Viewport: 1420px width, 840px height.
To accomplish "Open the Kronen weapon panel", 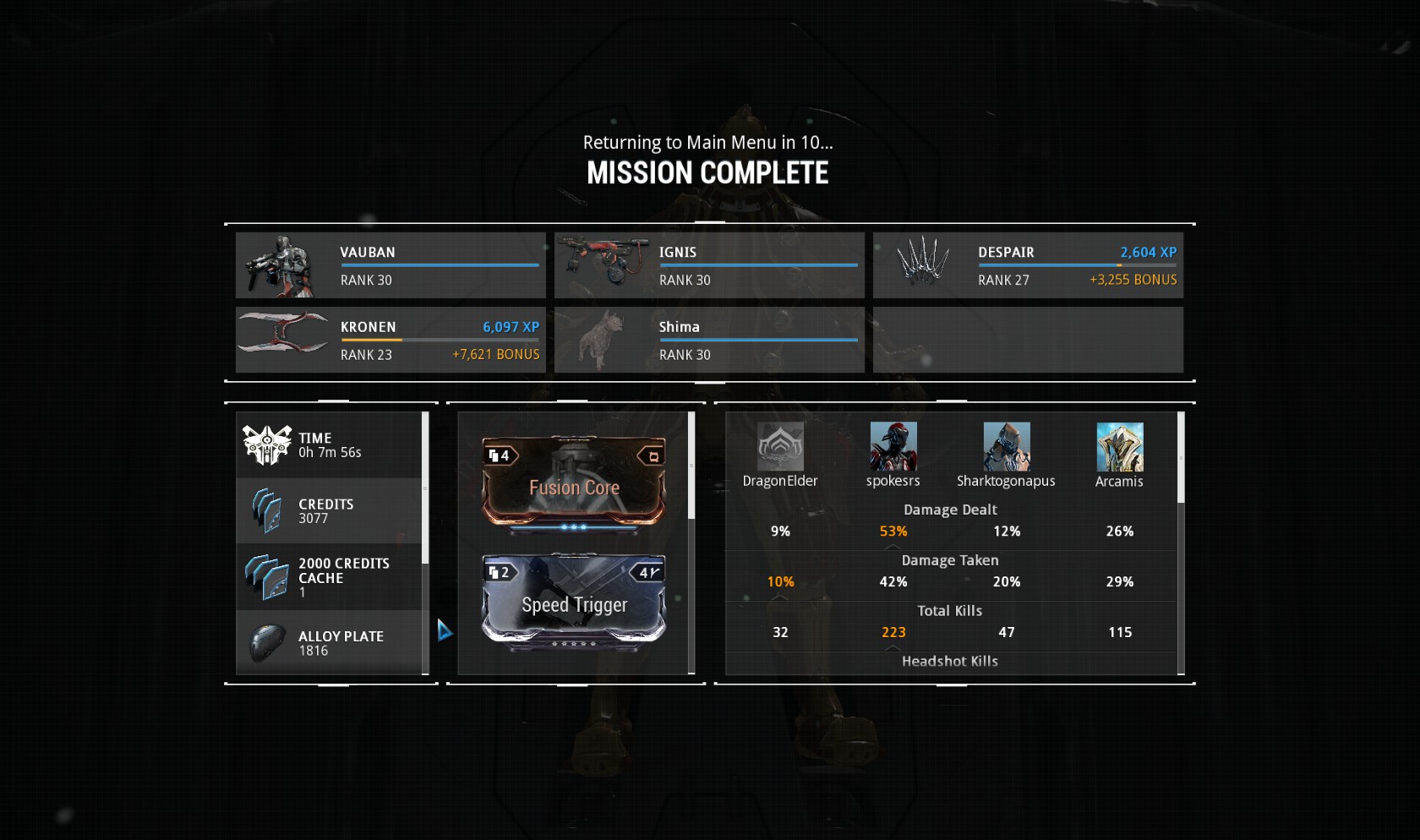I will pos(390,340).
